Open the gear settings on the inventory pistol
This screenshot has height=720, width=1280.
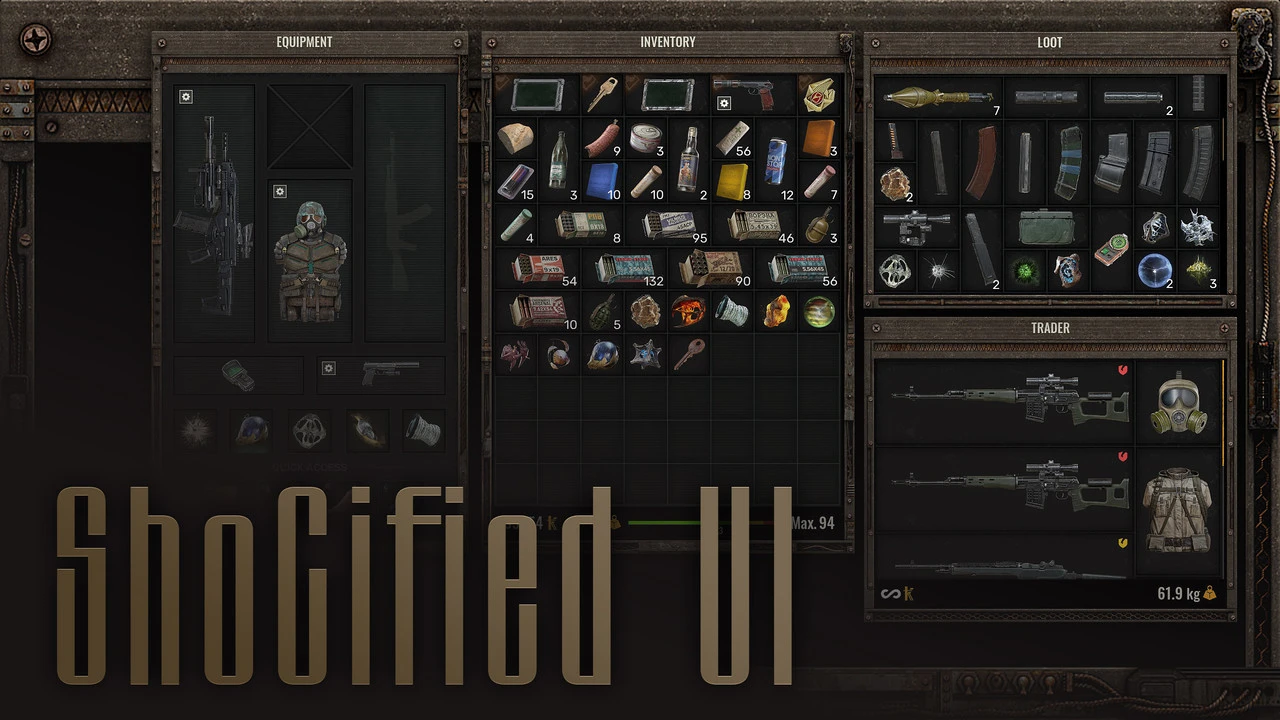[723, 103]
